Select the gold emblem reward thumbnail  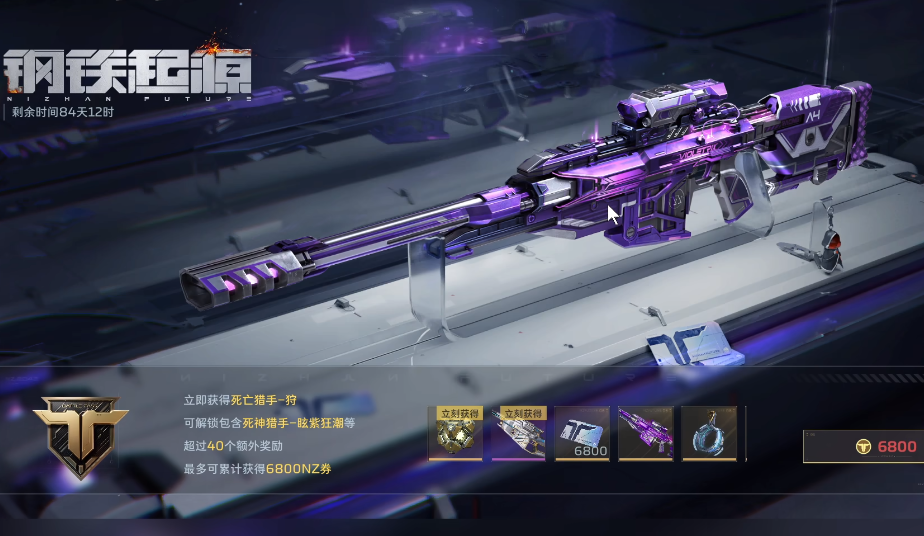[455, 434]
